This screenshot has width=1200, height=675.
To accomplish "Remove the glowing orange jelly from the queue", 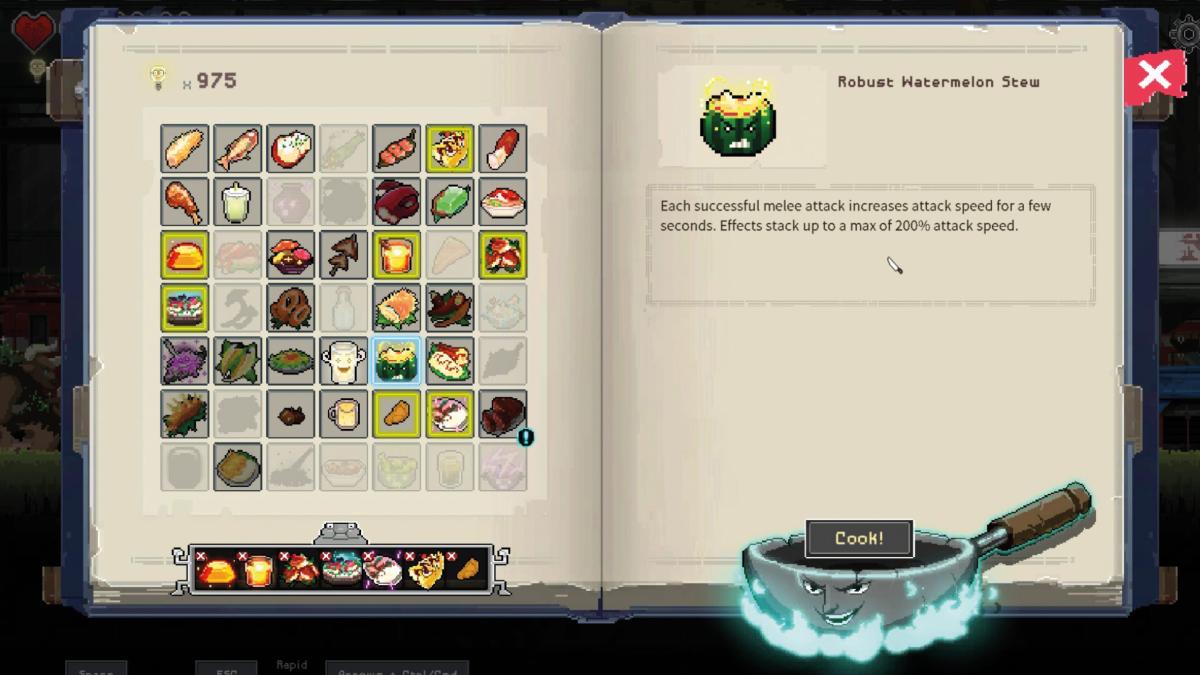I will coord(202,556).
